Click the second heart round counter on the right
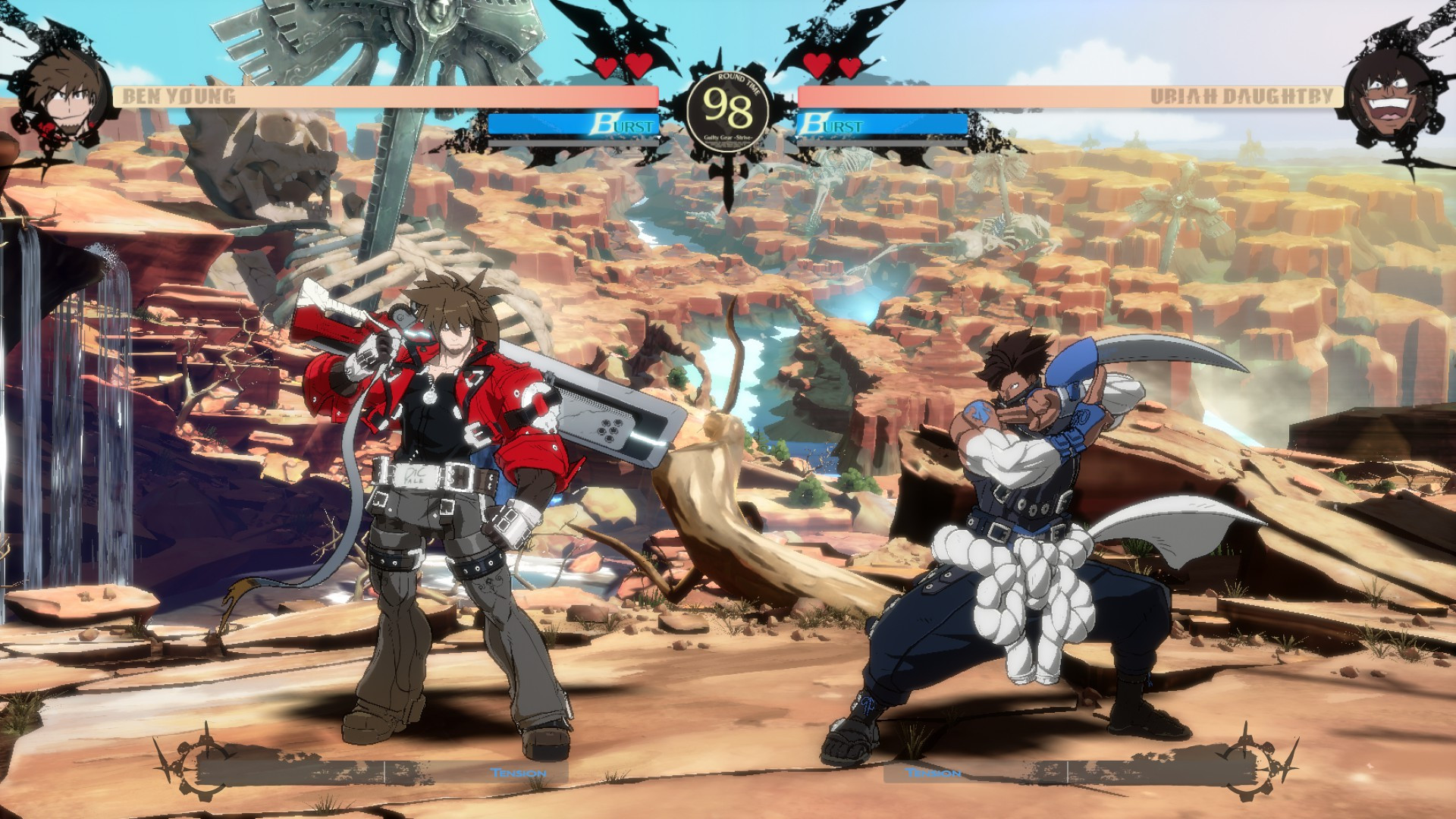 (849, 67)
